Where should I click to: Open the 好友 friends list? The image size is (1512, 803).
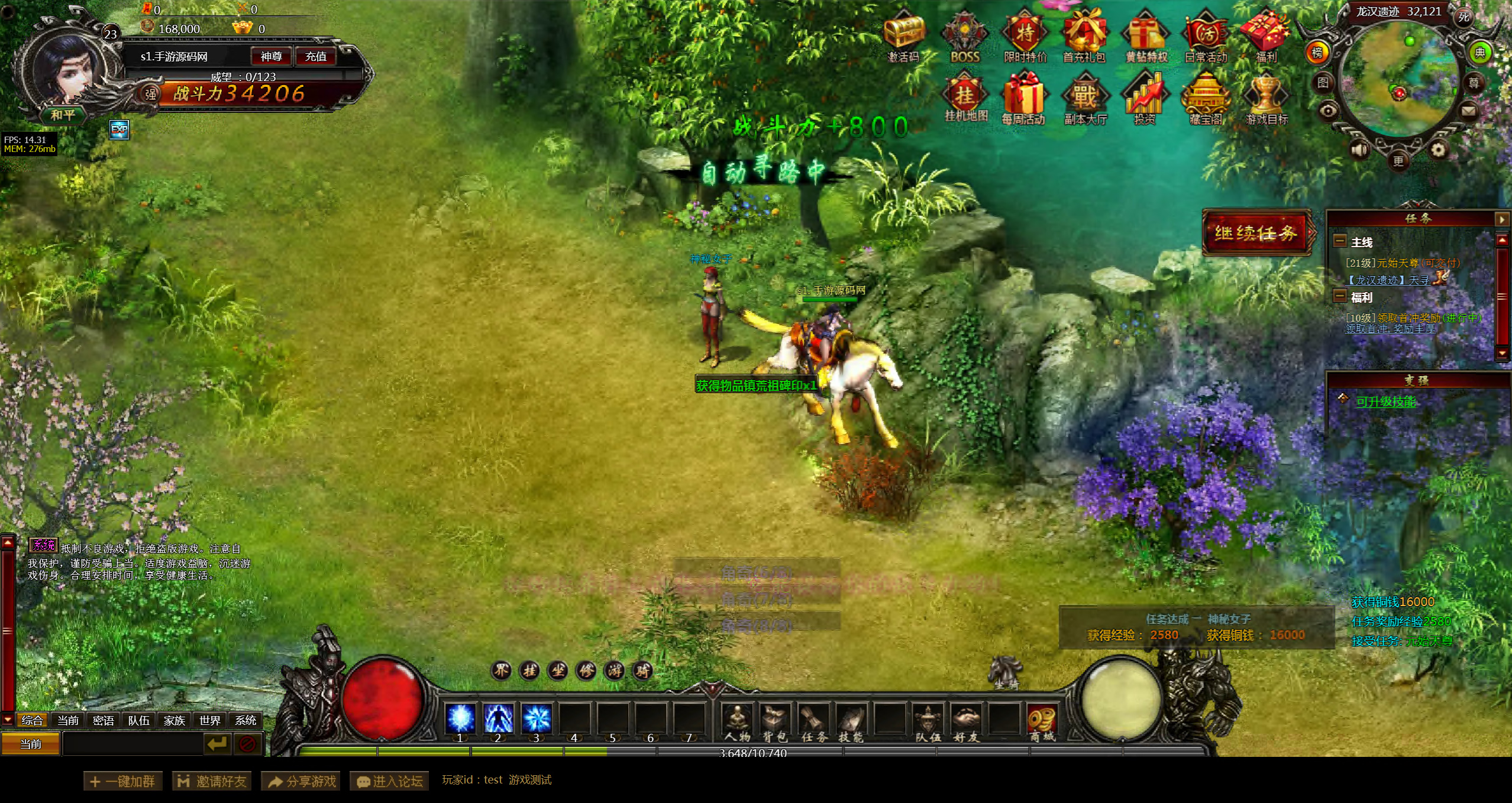pyautogui.click(x=966, y=723)
